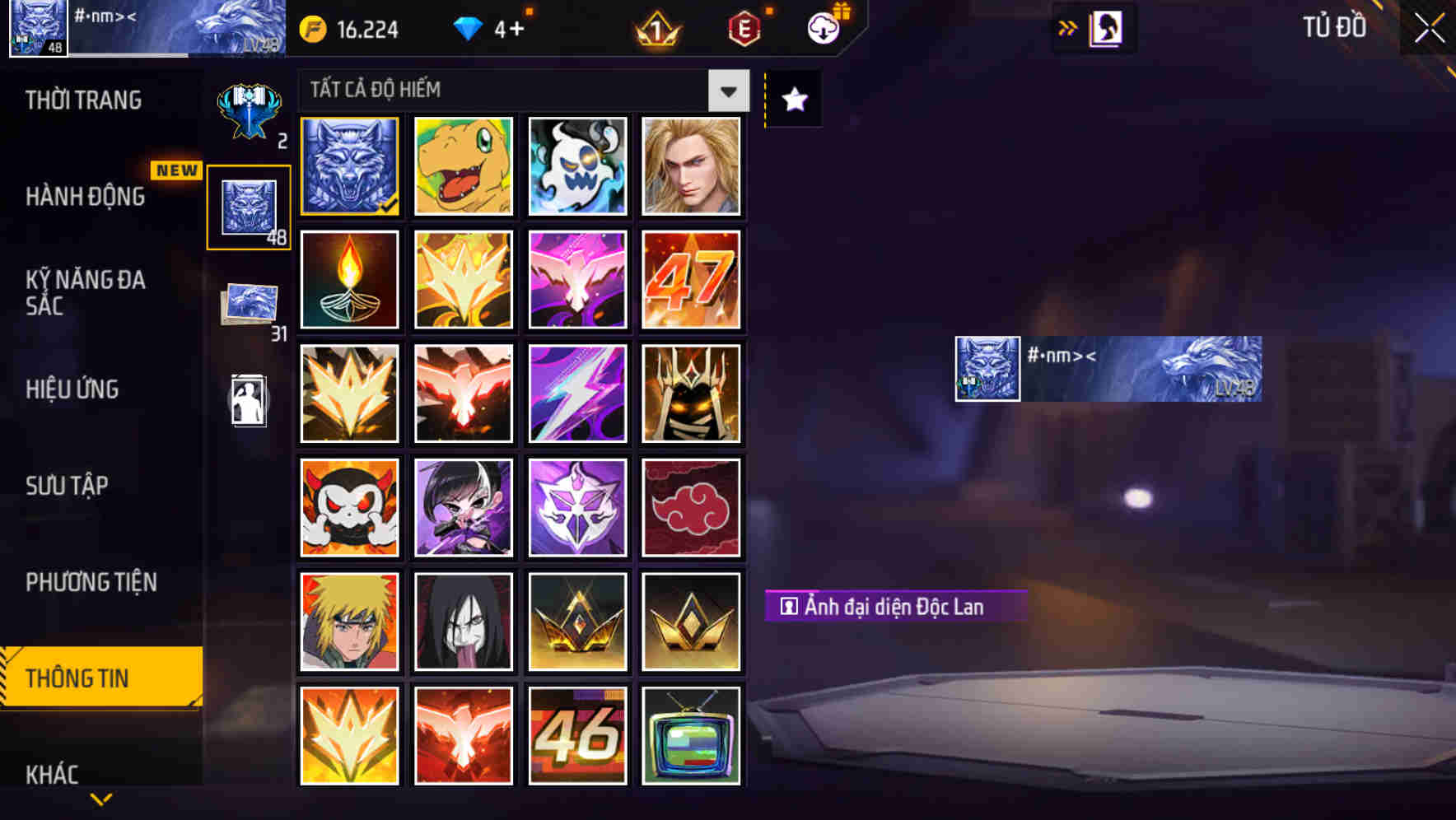Collapse the left sidebar with the chevron
The image size is (1456, 820).
coord(101,798)
